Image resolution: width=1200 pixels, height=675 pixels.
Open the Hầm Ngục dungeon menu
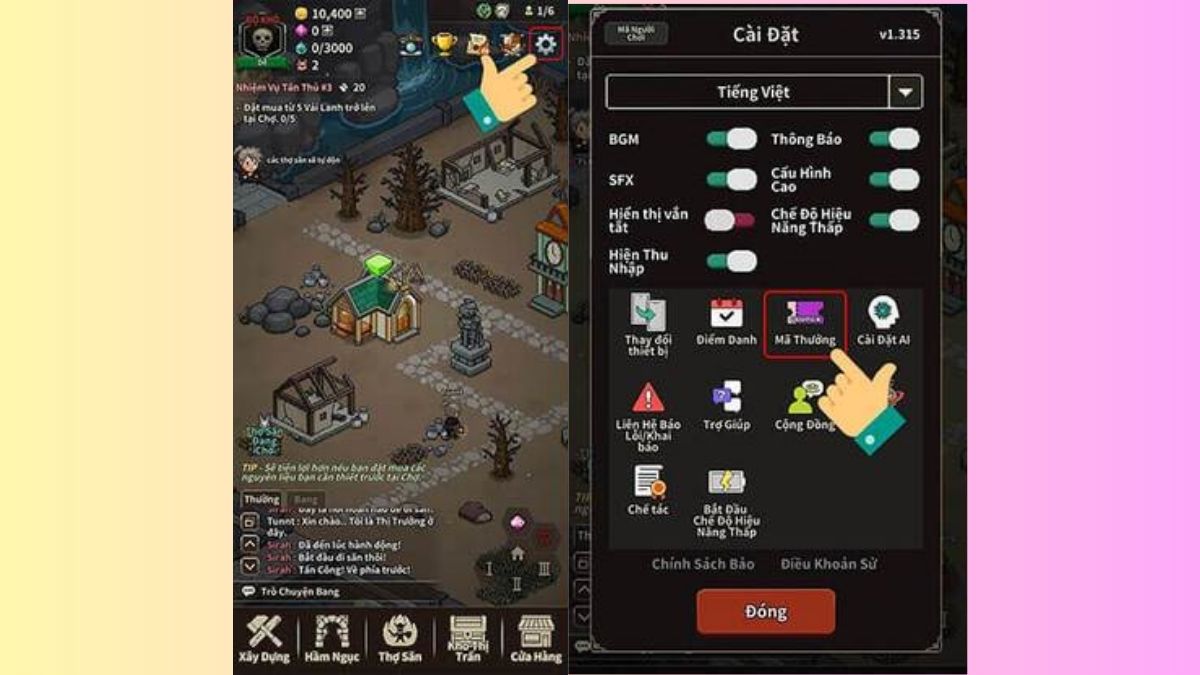coord(331,638)
